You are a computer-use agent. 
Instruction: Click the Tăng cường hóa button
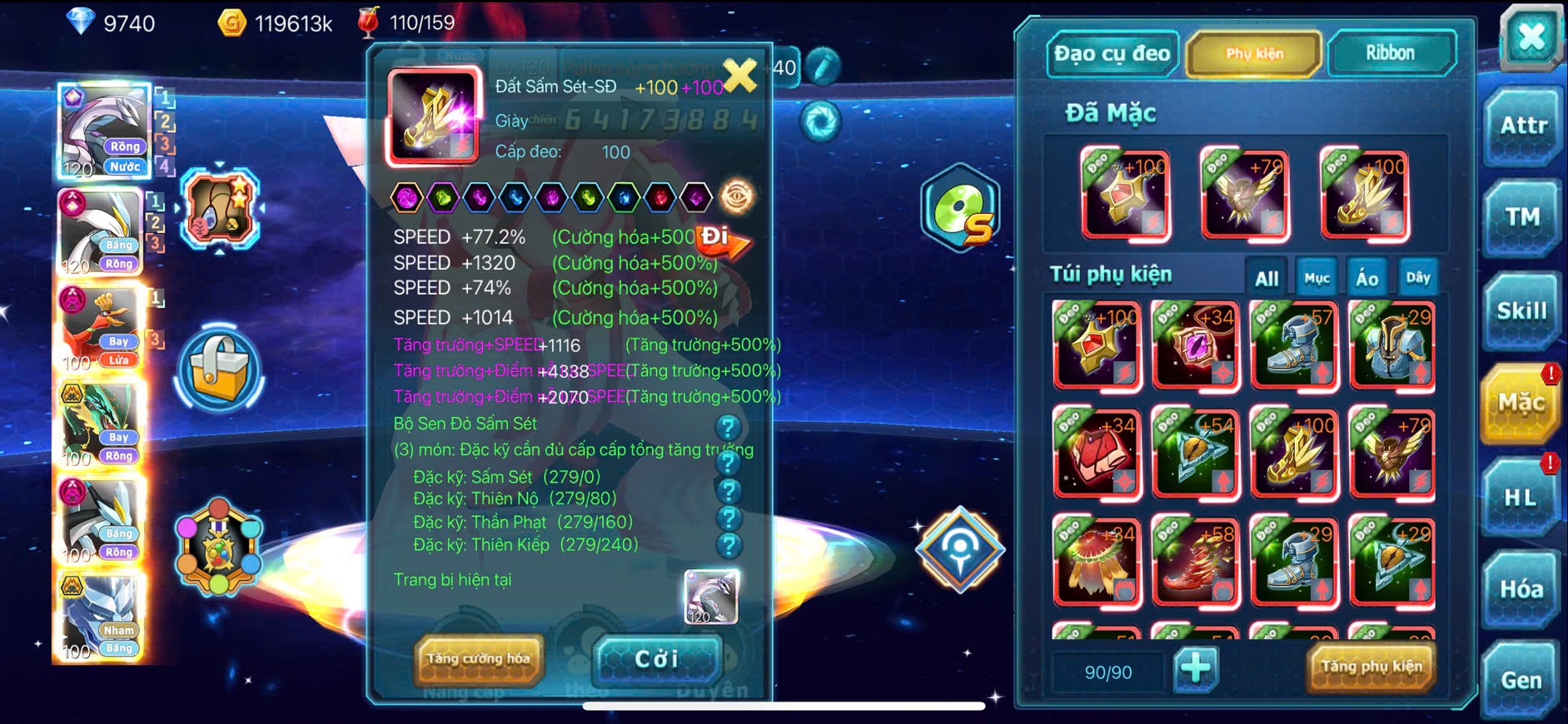point(478,658)
